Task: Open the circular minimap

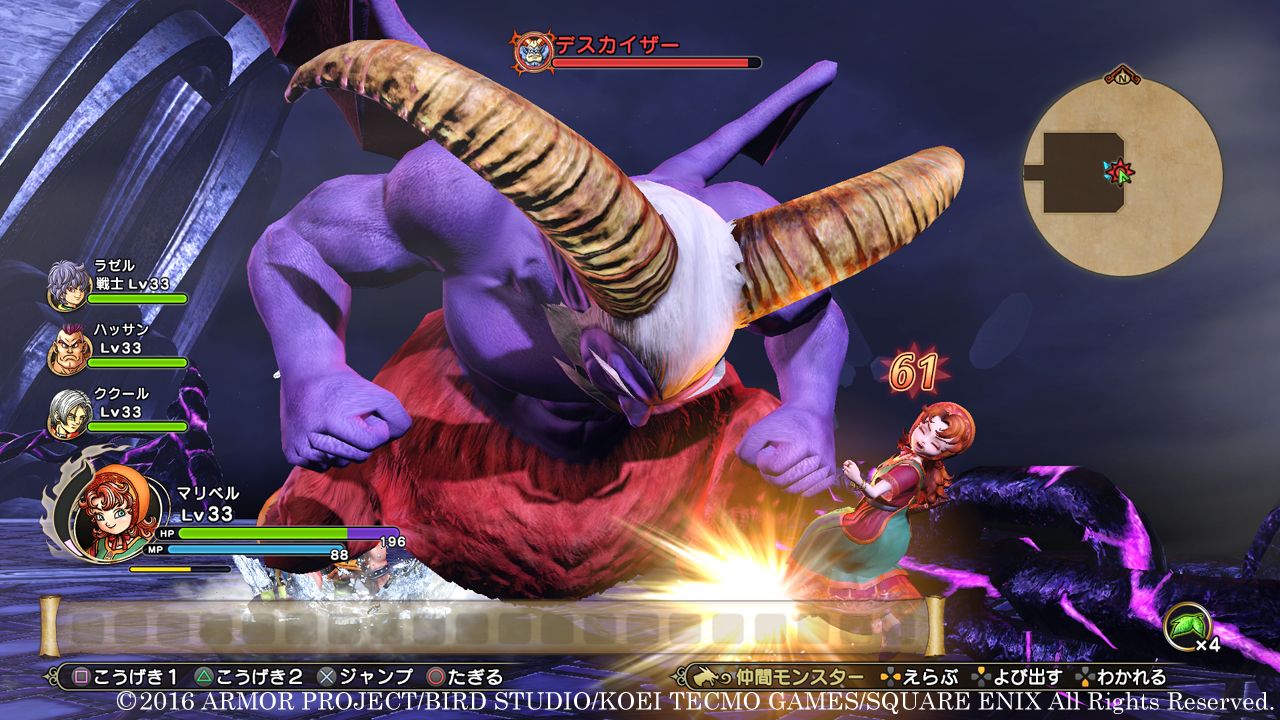Action: point(1122,176)
